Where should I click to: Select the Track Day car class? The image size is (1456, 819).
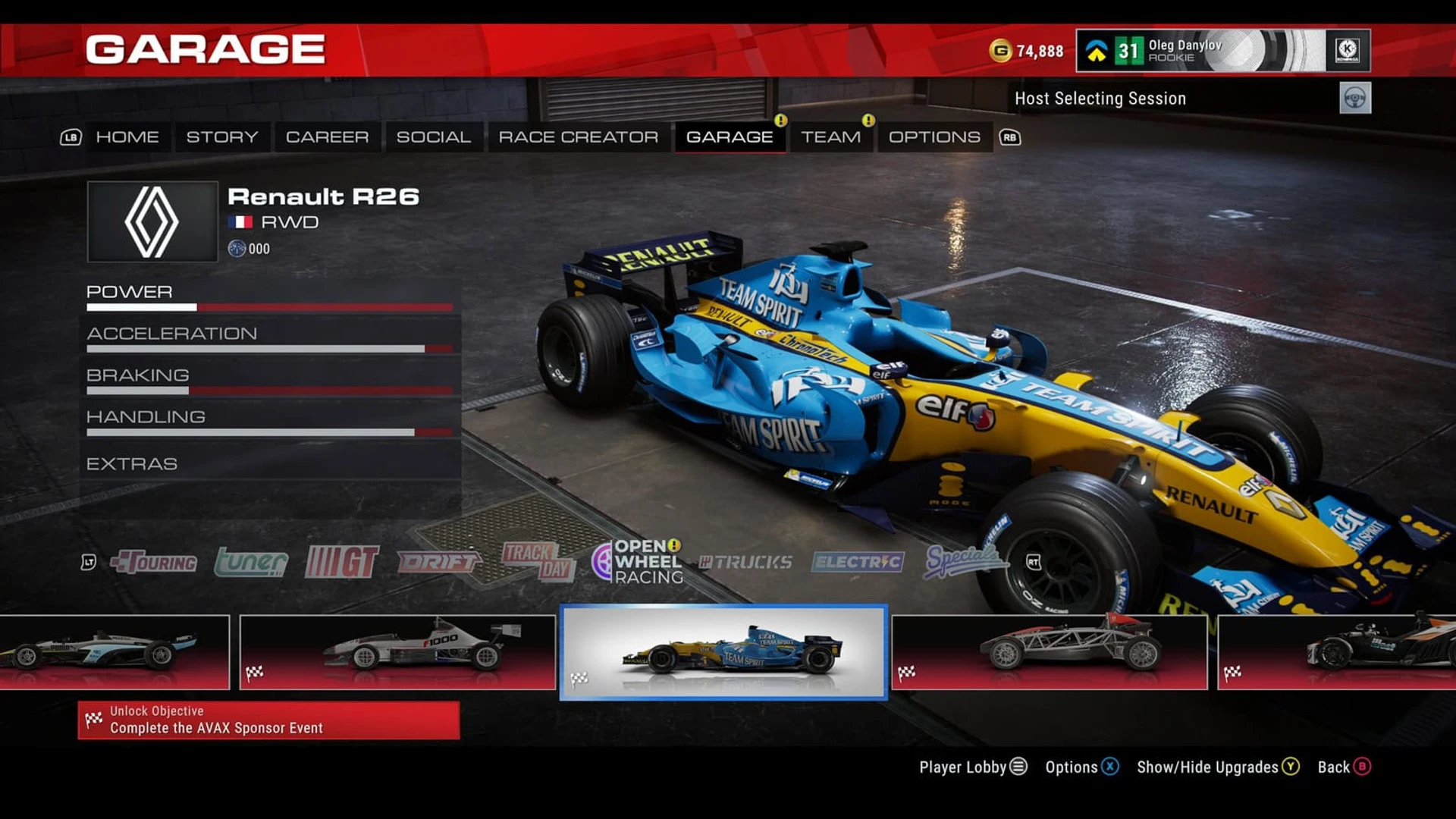click(x=537, y=562)
